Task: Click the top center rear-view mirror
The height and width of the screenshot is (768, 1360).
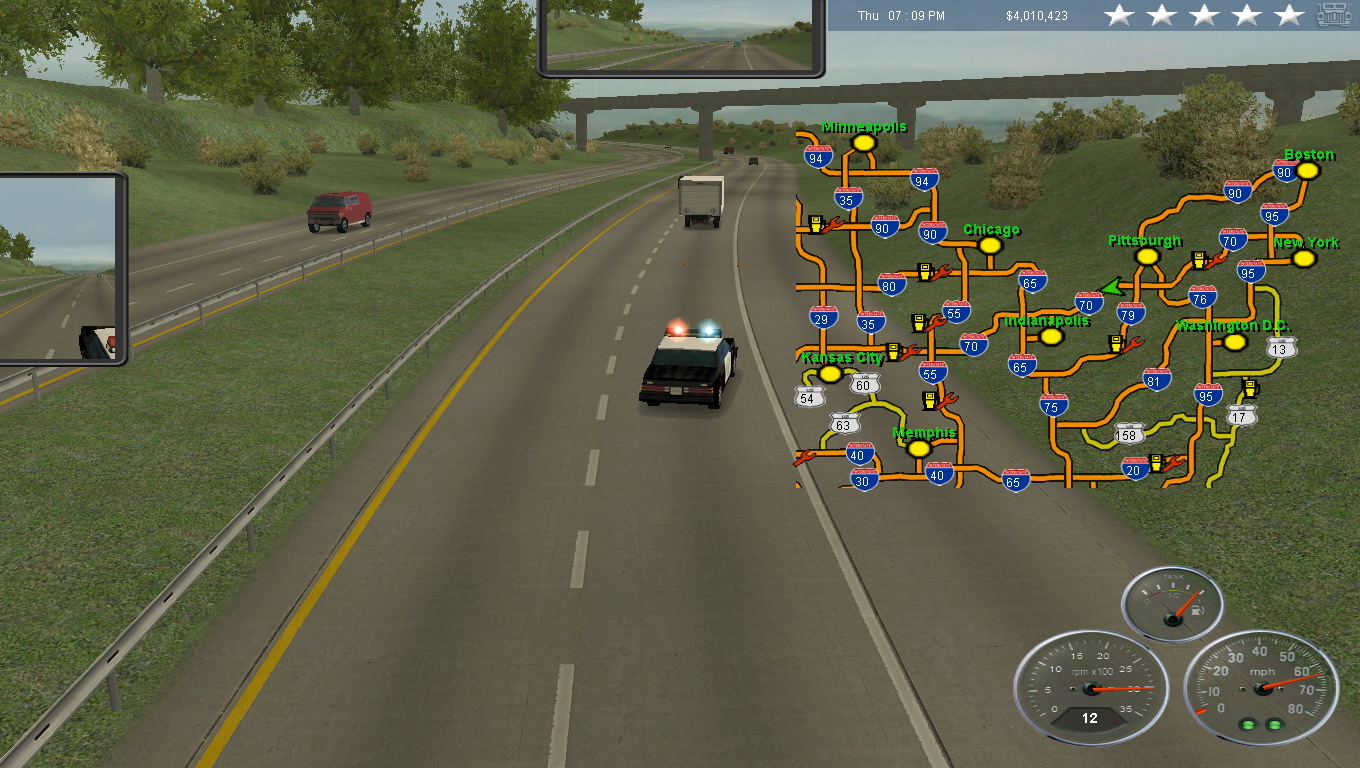Action: click(x=681, y=35)
